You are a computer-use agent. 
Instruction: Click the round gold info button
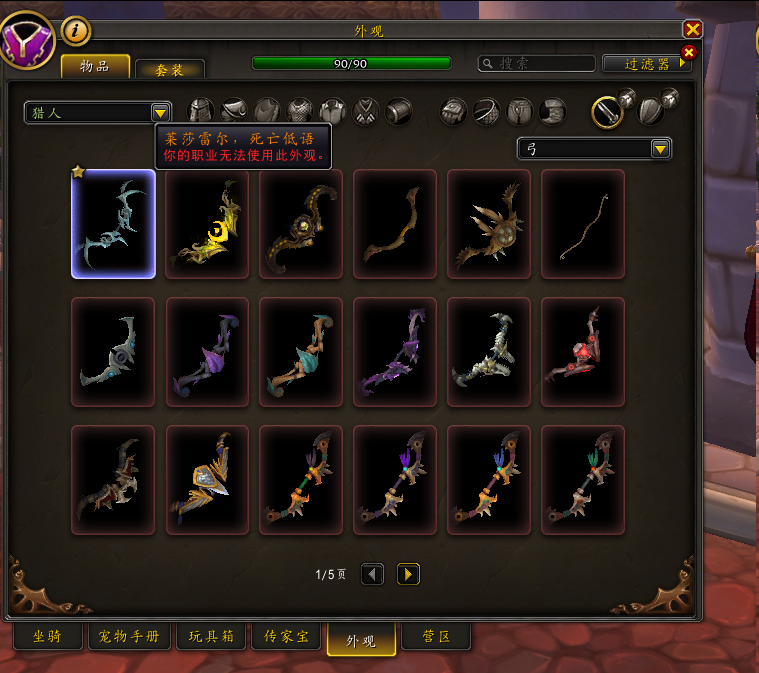click(76, 31)
